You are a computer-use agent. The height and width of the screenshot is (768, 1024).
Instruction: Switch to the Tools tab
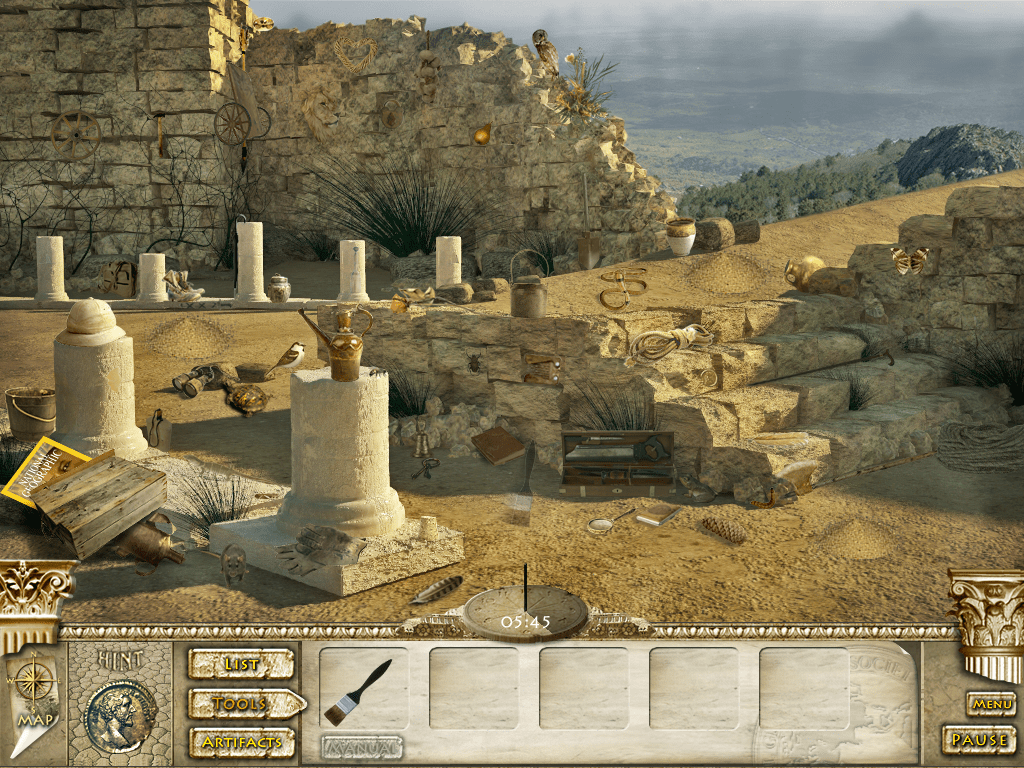(243, 704)
